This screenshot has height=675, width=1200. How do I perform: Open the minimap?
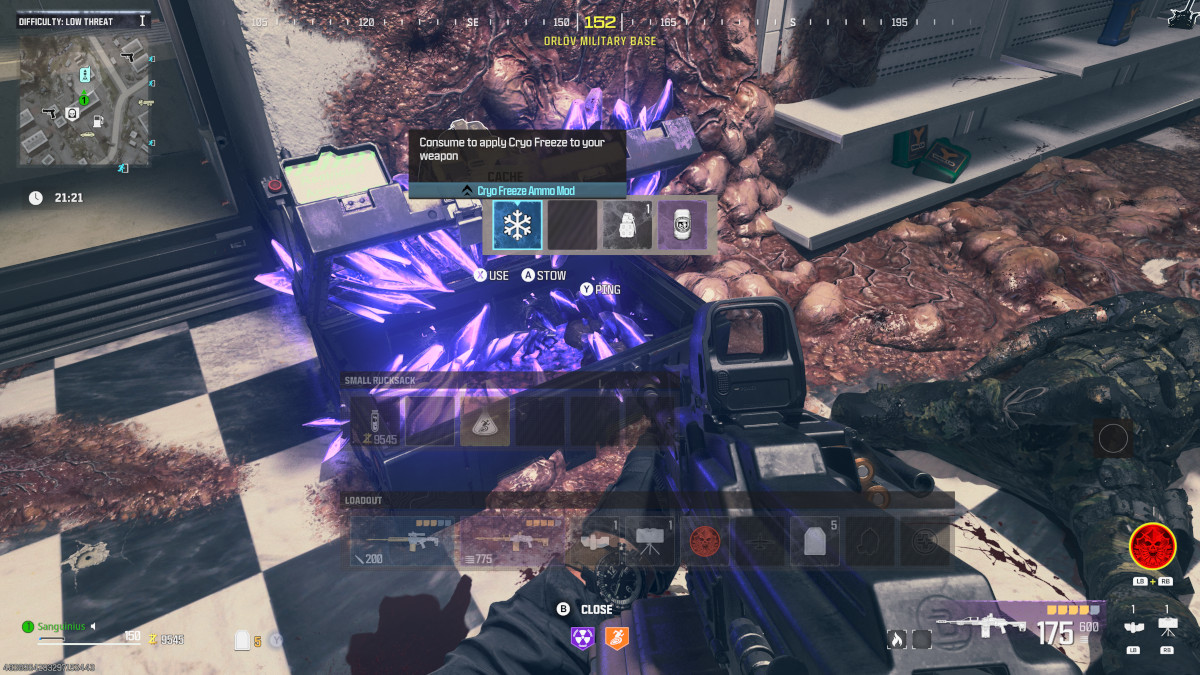tap(84, 98)
